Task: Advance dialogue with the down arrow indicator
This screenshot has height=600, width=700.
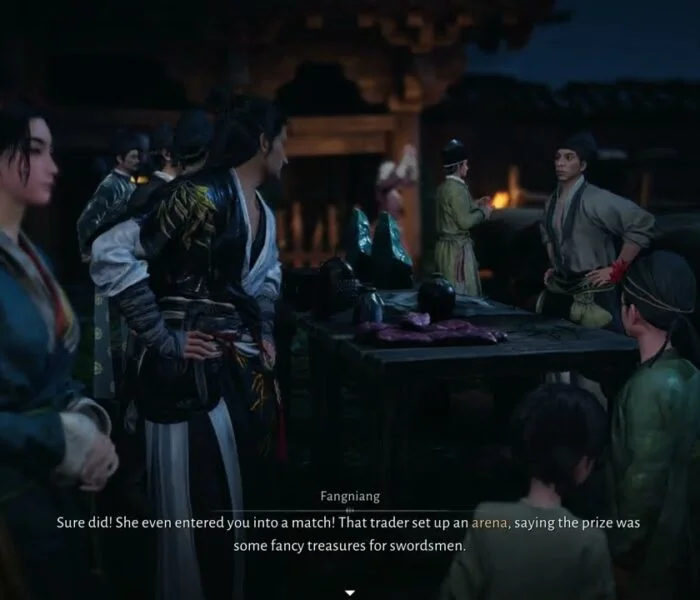Action: coord(349,592)
